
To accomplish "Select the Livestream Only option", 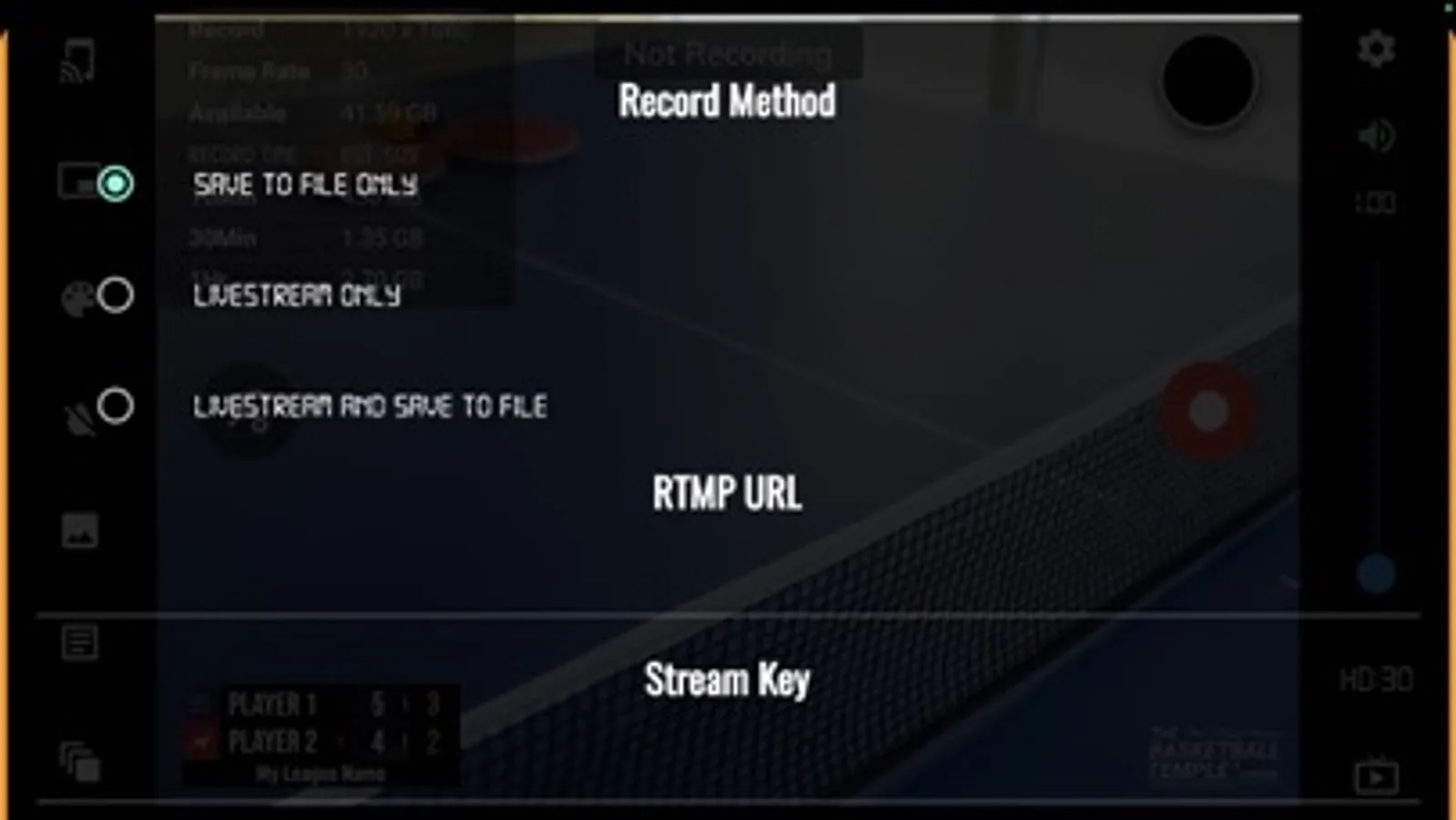I will (x=297, y=295).
